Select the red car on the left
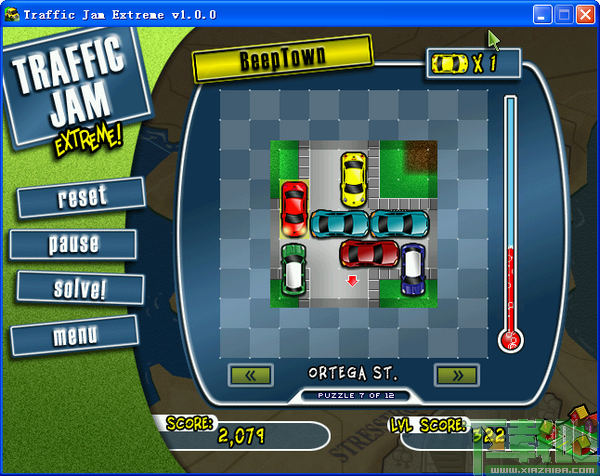The height and width of the screenshot is (476, 600). [x=294, y=204]
